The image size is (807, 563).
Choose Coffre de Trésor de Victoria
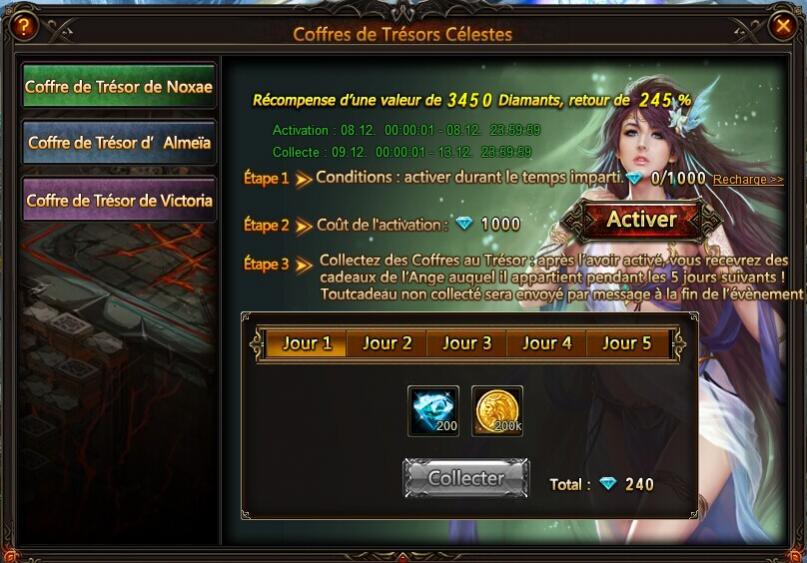tap(119, 200)
